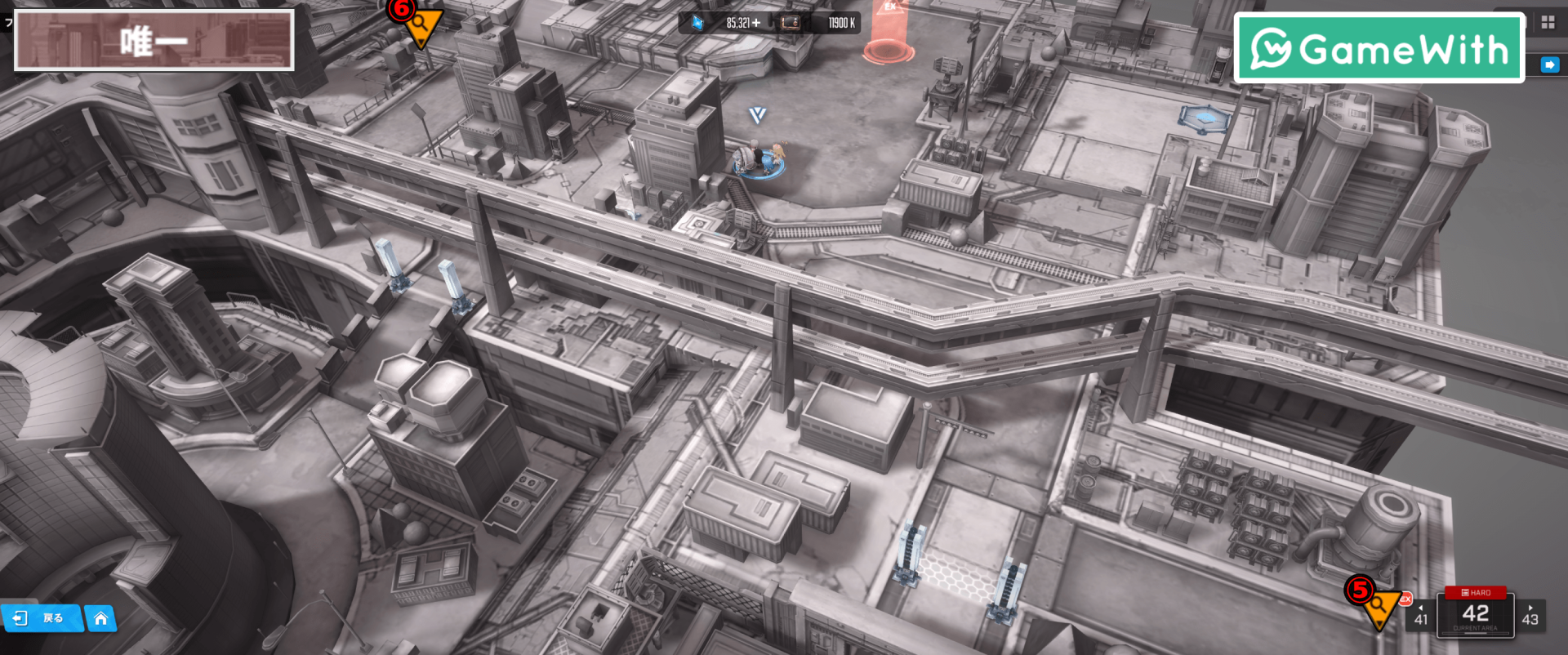Screen dimensions: 1568x655
Task: Open the HARD difficulty selector
Action: coord(1475,592)
